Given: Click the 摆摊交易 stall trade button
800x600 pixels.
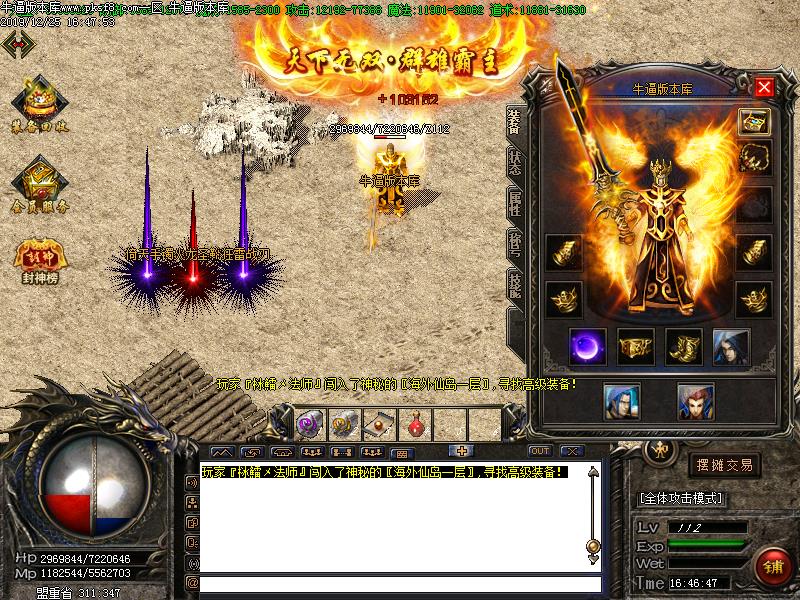Looking at the screenshot, I should coord(724,465).
